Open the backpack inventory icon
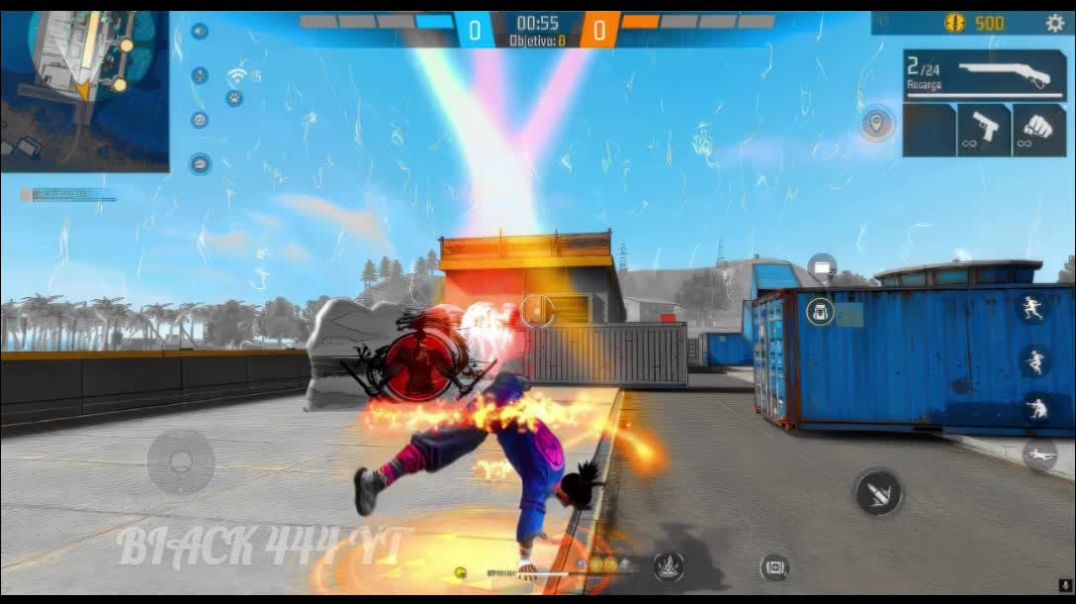Viewport: 1076px width, 604px height. (820, 312)
